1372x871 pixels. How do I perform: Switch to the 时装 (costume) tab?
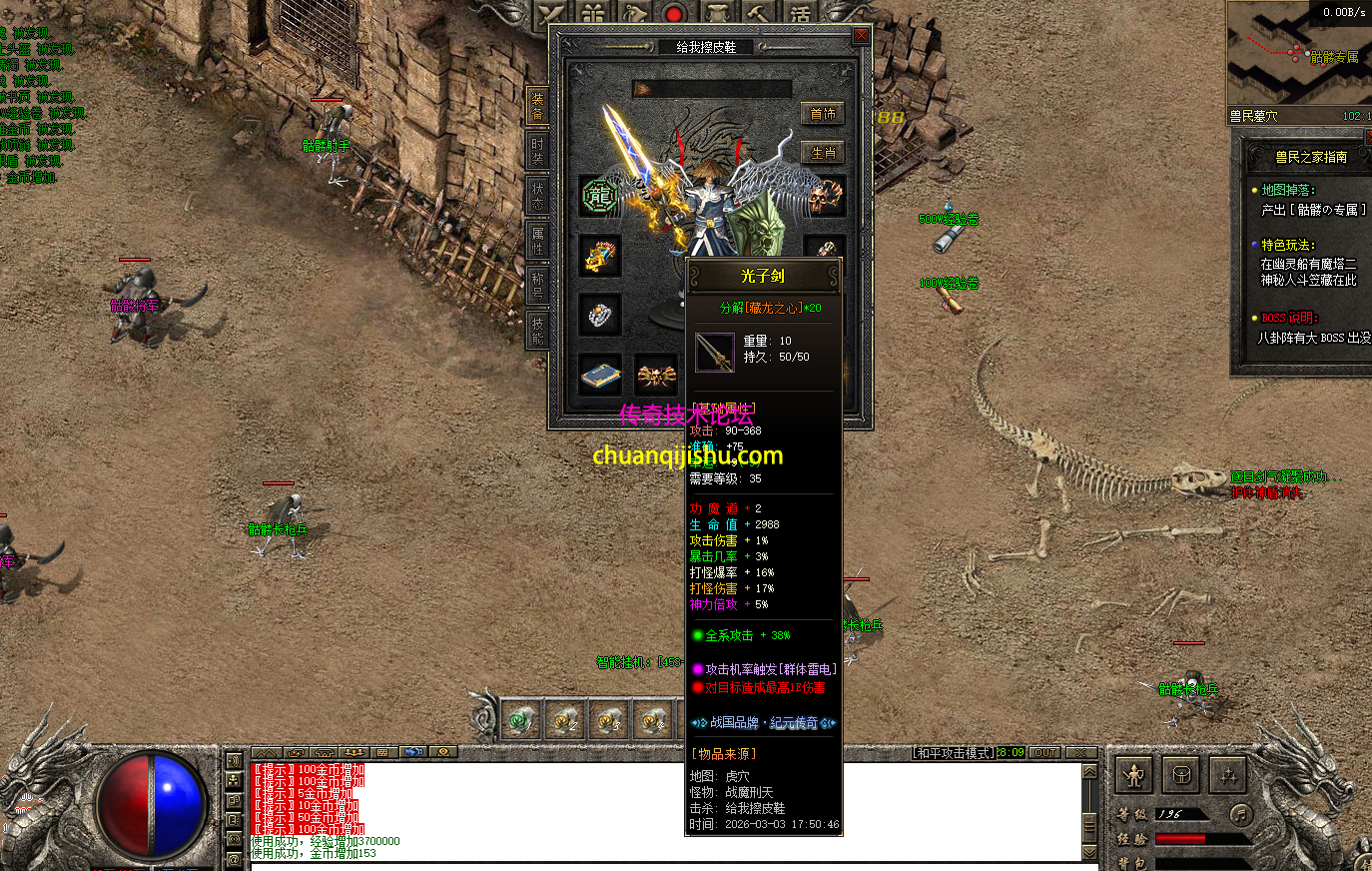[537, 149]
